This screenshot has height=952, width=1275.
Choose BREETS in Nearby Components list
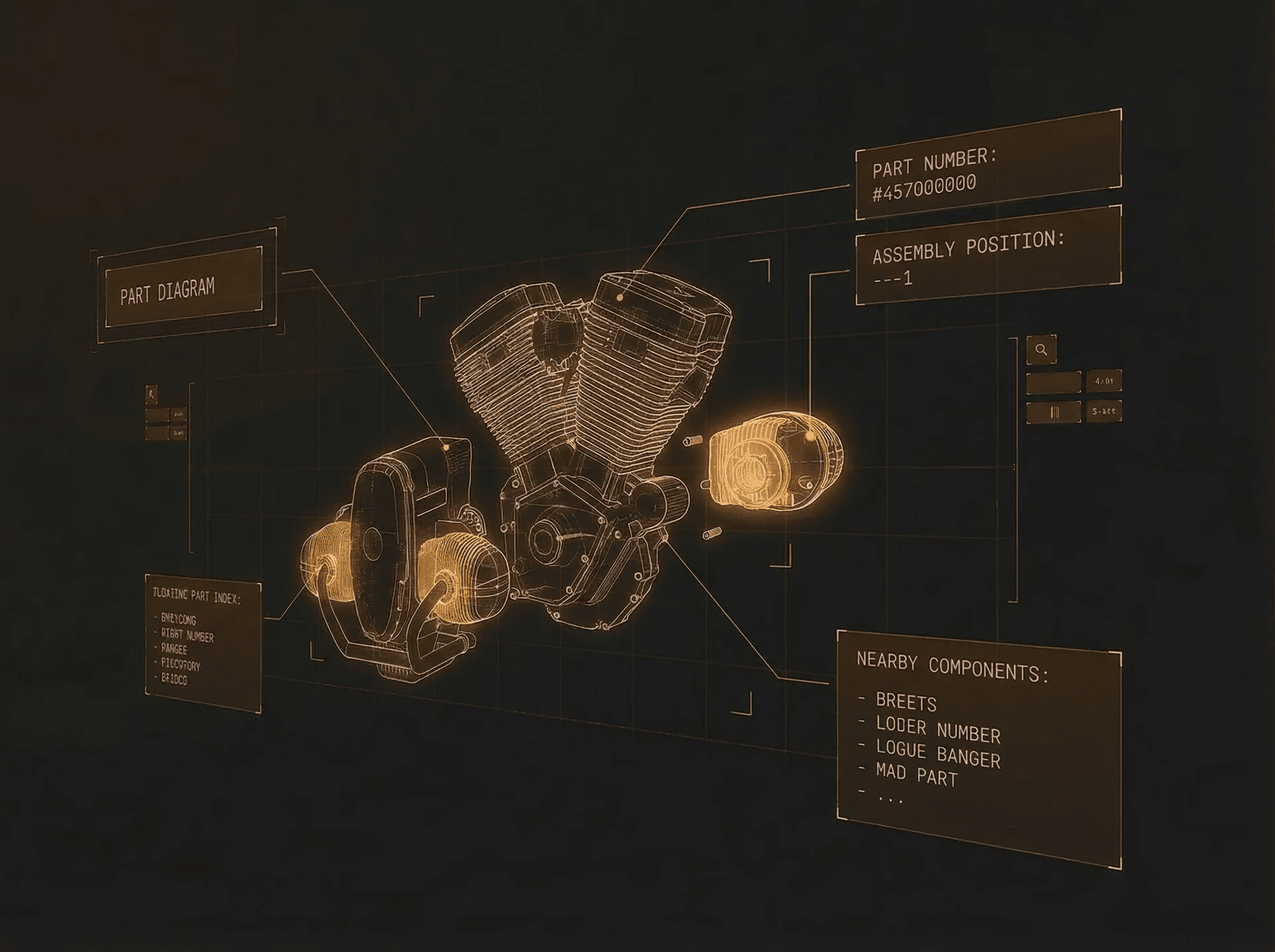(x=906, y=701)
